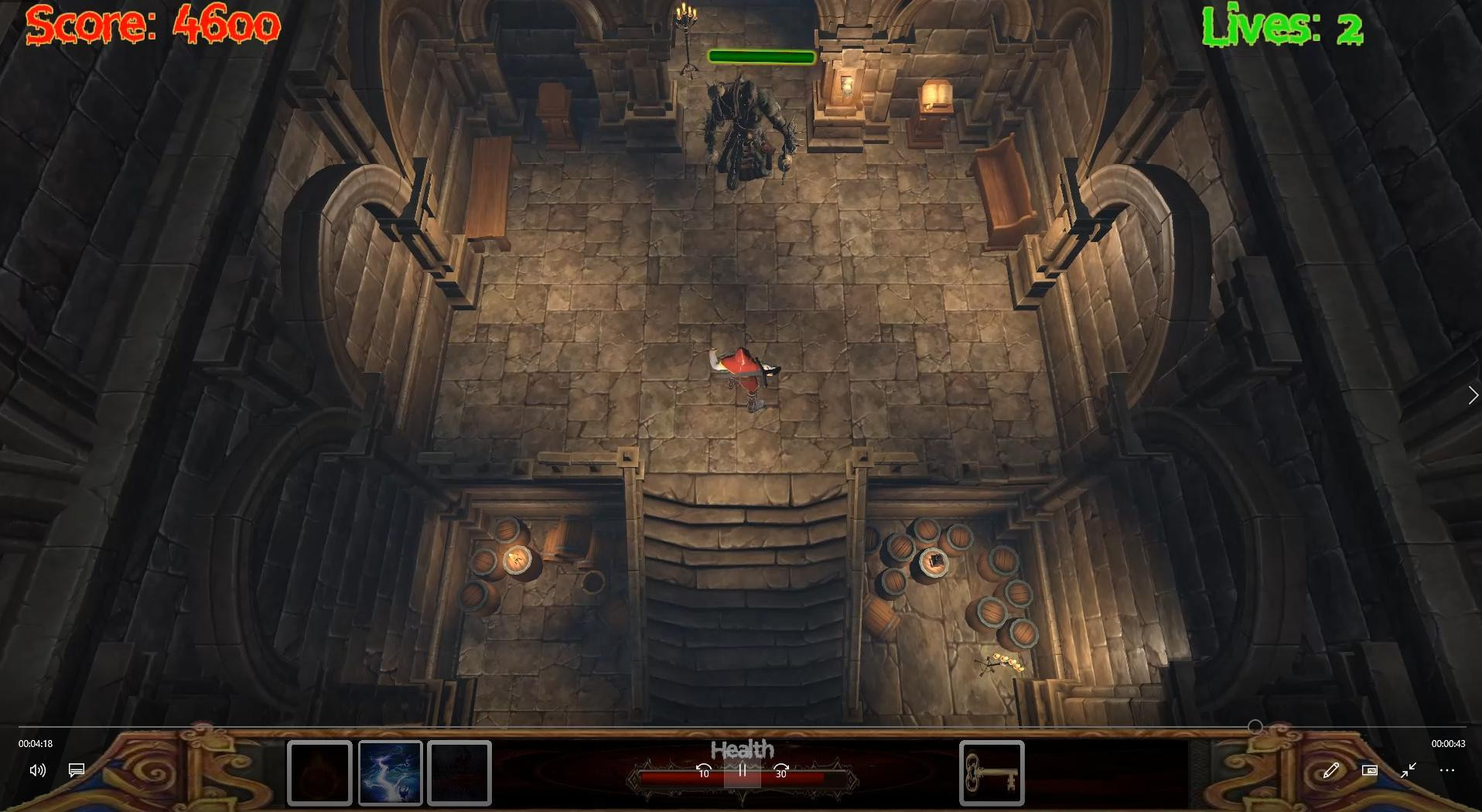
Task: Toggle closed captions with the speech bubble
Action: (x=75, y=770)
